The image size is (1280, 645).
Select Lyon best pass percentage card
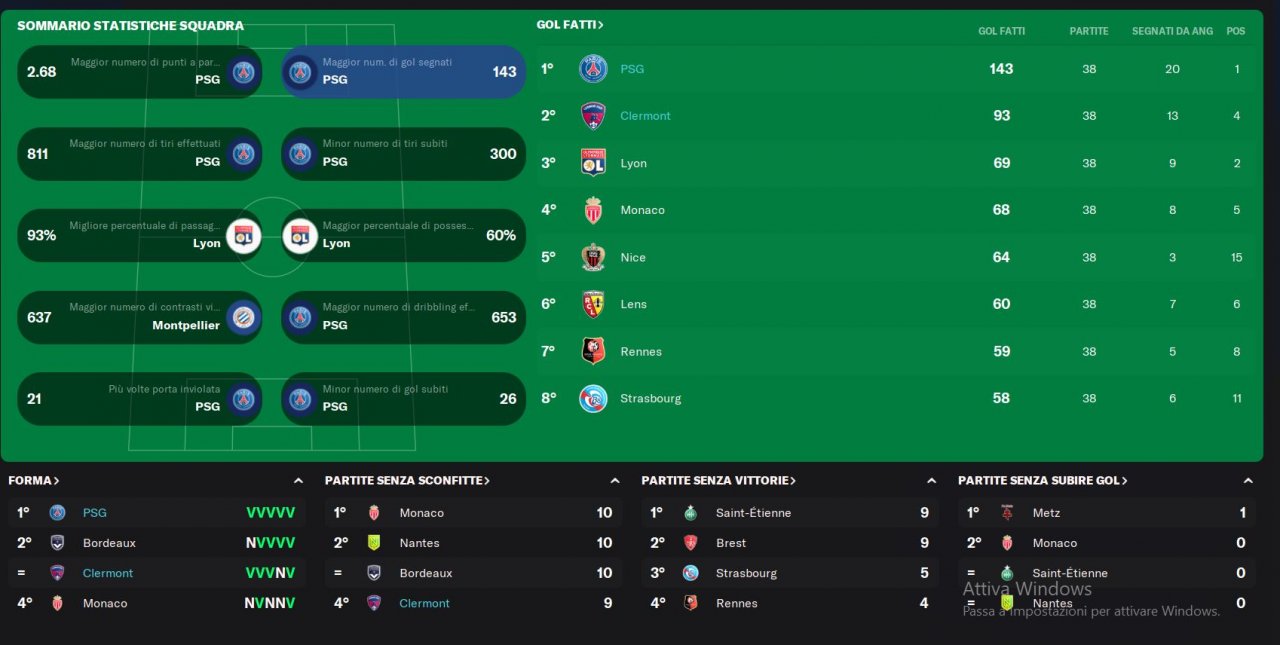tap(140, 236)
